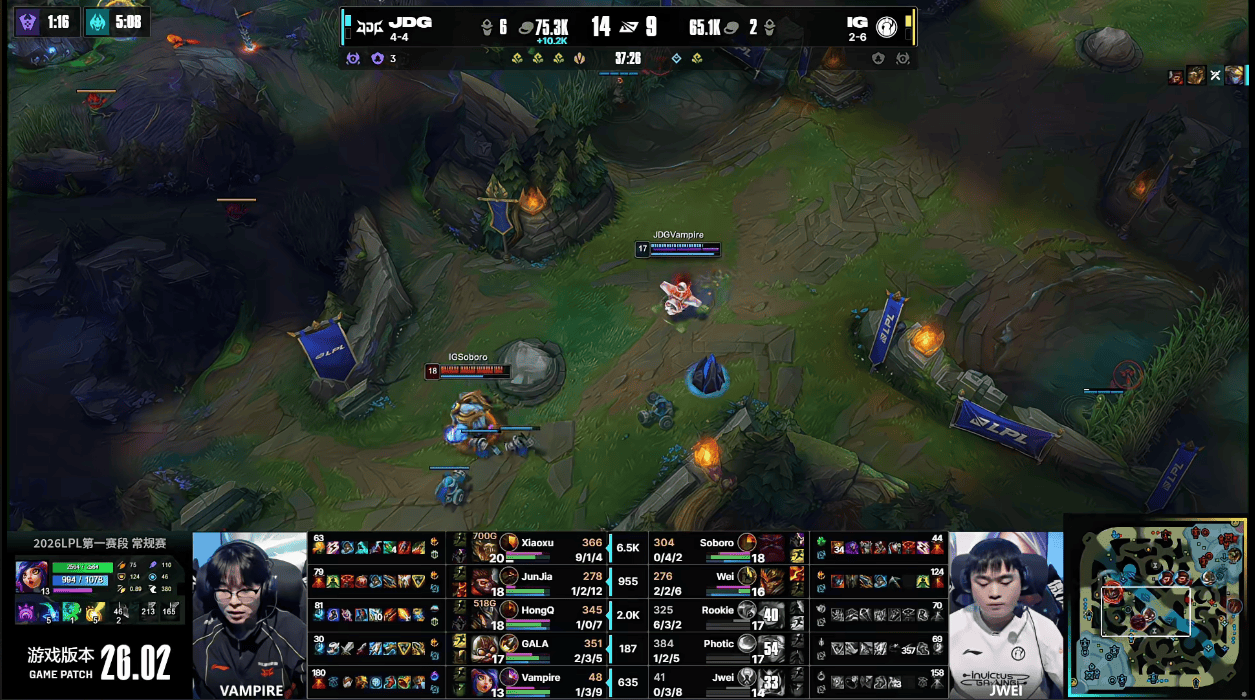The image size is (1255, 700).
Task: Choose Wei's champion portrait on the scoreboard
Action: tap(747, 577)
